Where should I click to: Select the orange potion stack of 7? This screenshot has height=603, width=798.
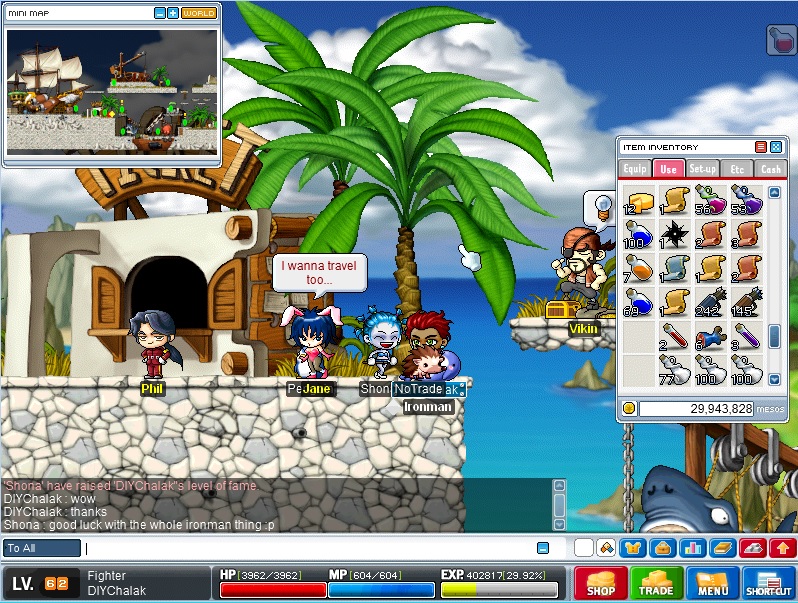[x=638, y=267]
